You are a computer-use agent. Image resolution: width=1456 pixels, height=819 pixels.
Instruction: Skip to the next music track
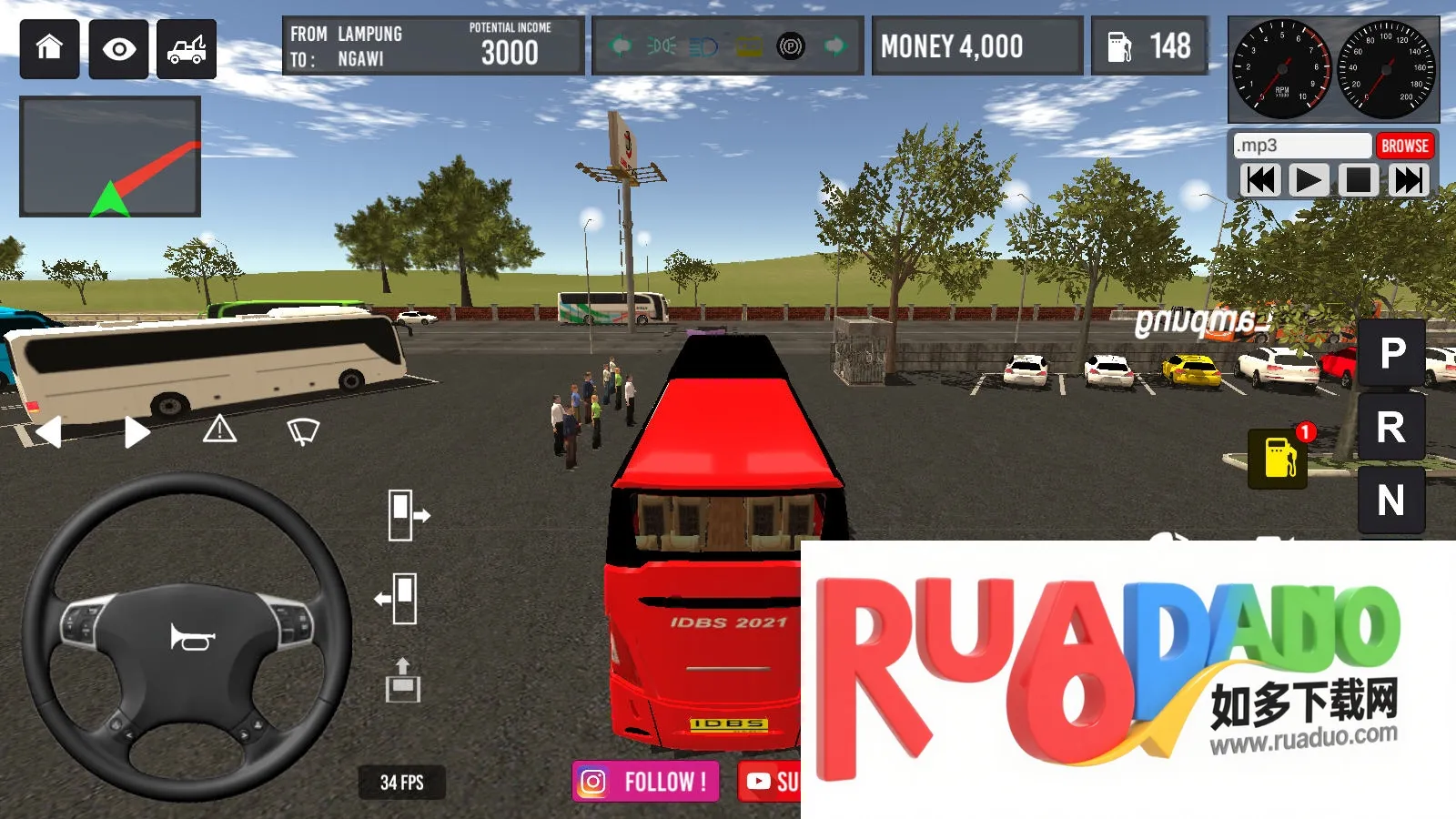pos(1408,180)
